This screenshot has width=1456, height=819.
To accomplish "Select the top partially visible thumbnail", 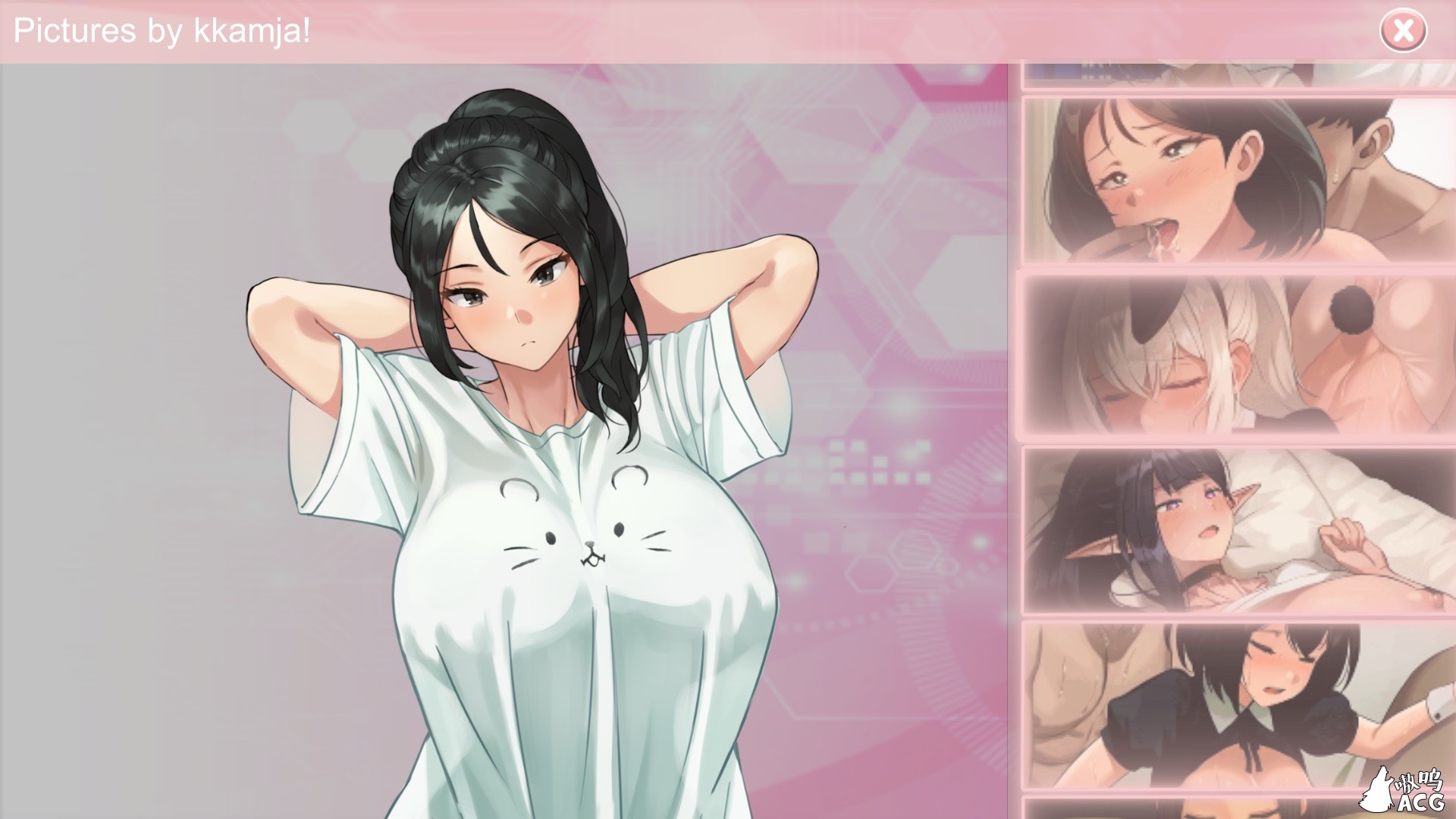I will 1236,72.
